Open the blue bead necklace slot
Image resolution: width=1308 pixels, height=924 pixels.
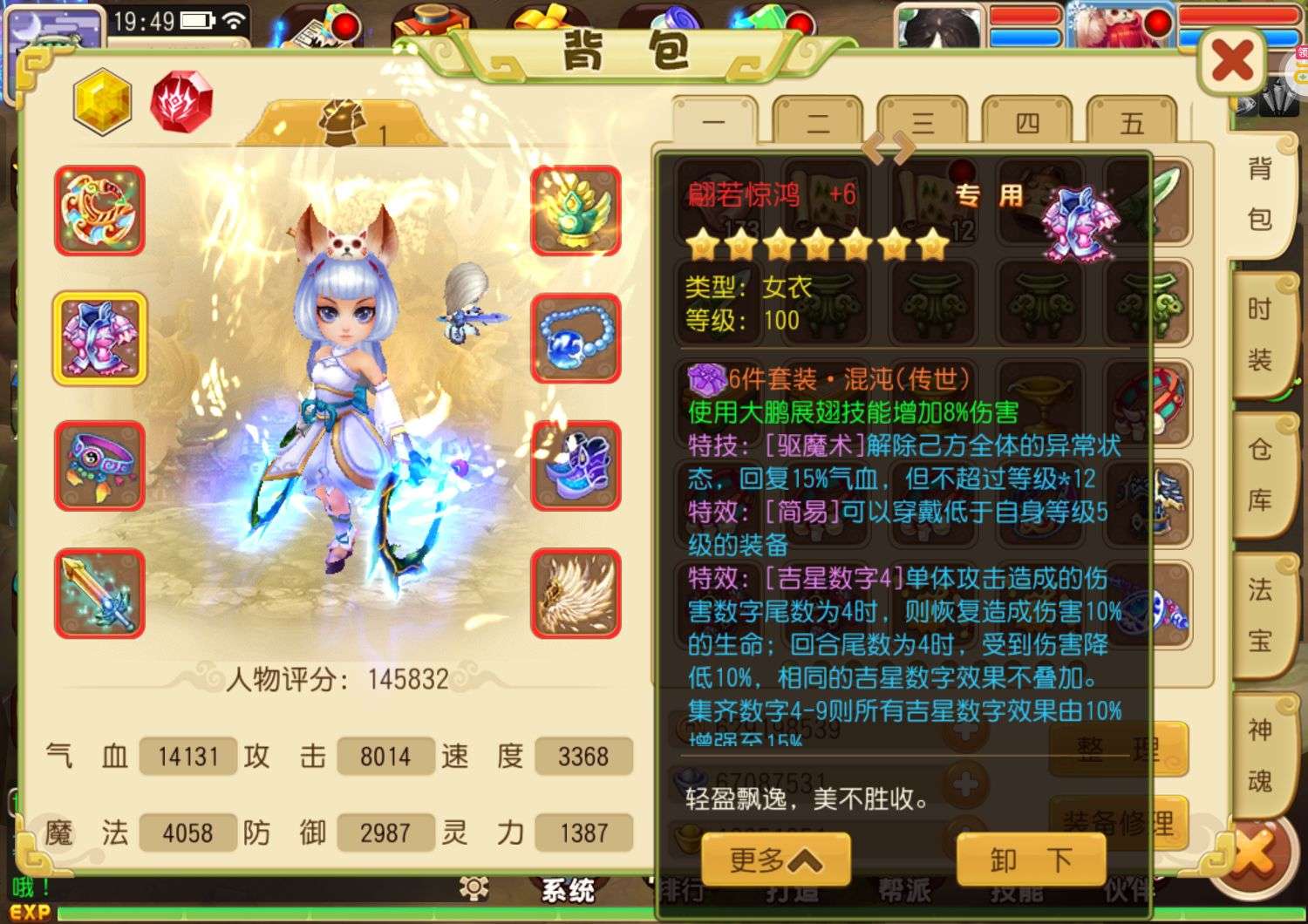[x=575, y=338]
